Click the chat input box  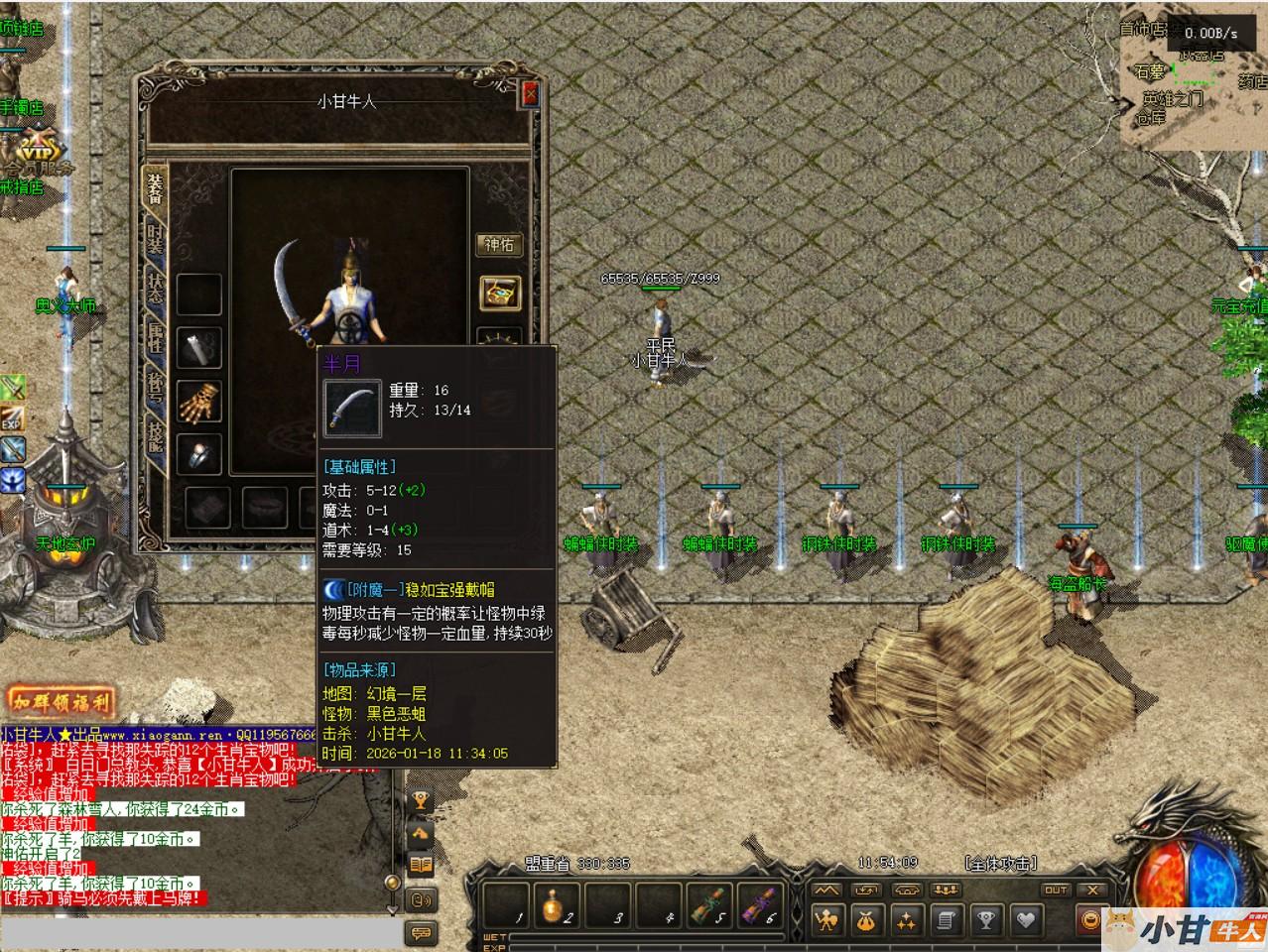pos(198,933)
